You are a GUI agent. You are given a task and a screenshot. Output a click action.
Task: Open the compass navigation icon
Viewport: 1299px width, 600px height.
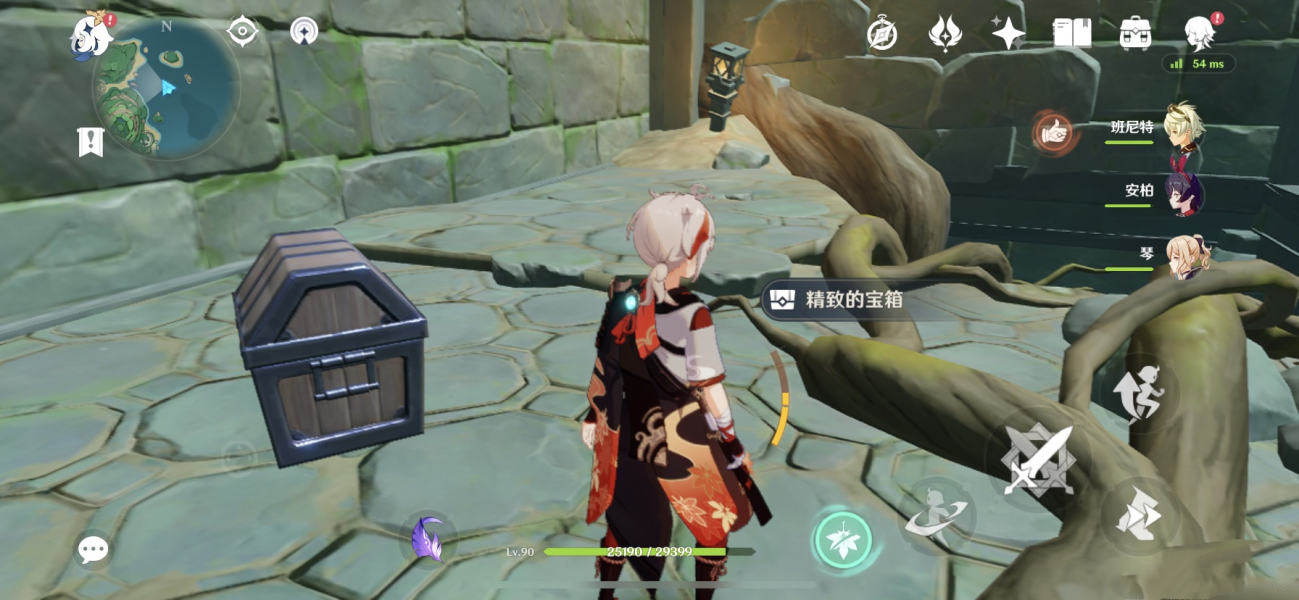[881, 34]
